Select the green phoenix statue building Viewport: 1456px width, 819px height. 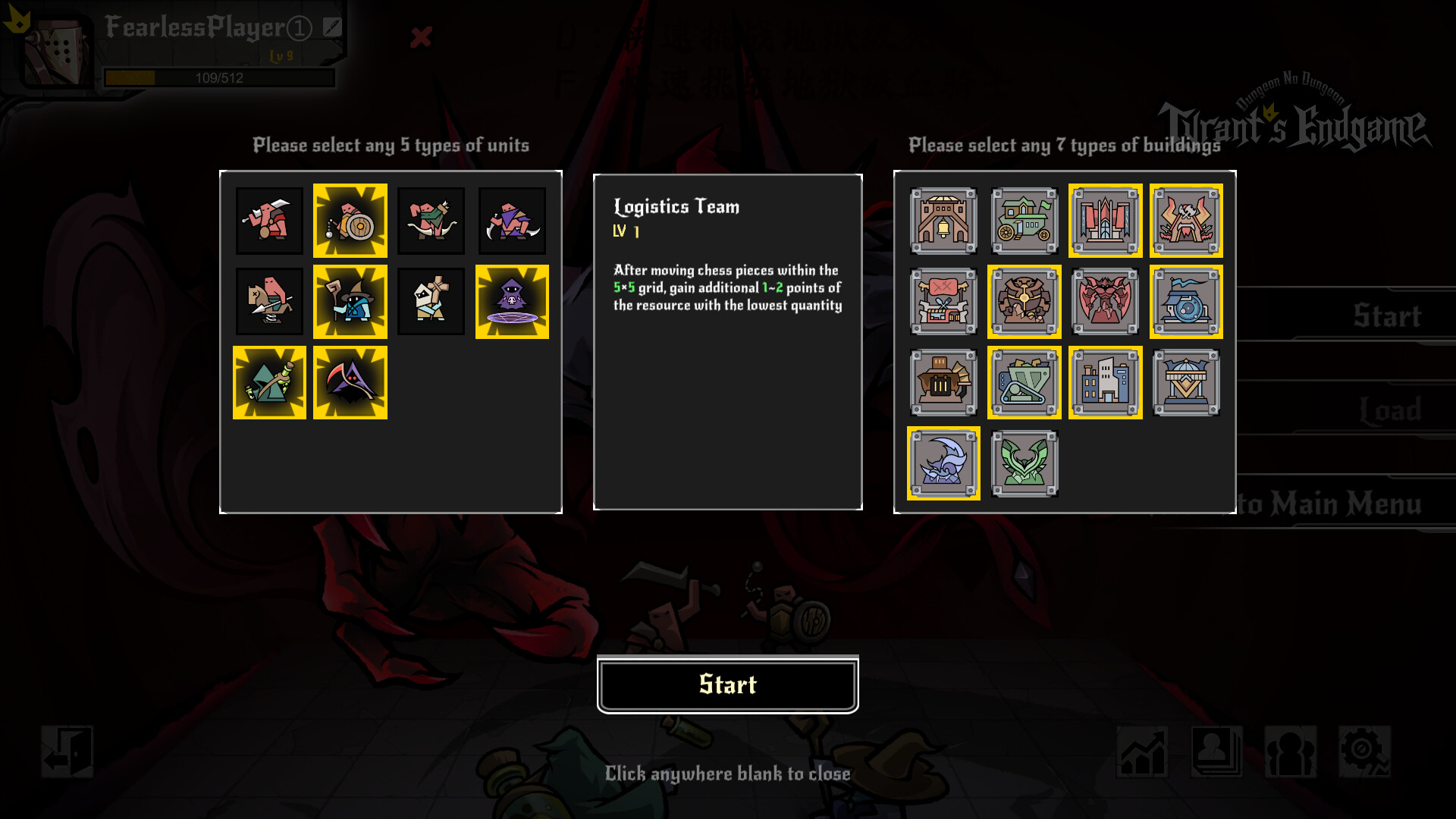1025,463
